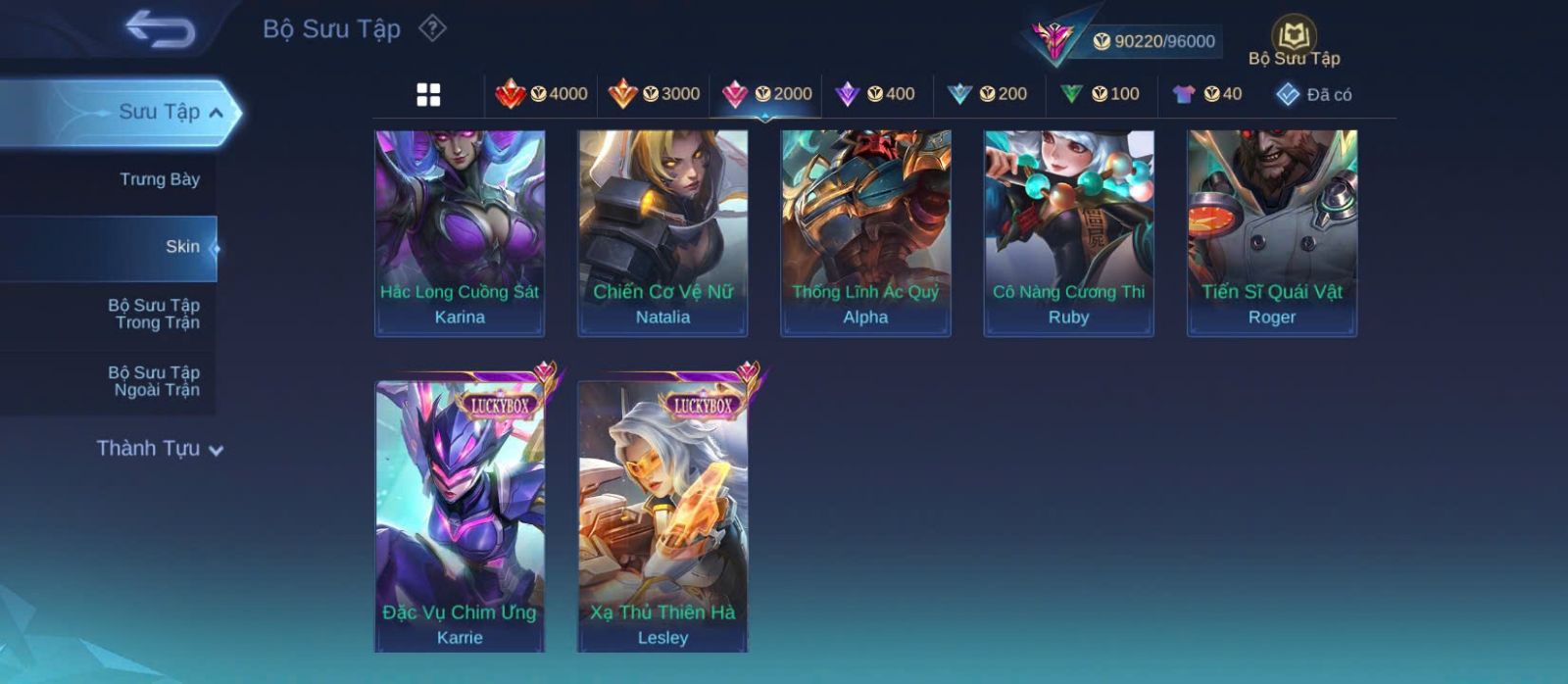The height and width of the screenshot is (684, 1568).
Task: Select the 400 points tier tab
Action: [875, 94]
